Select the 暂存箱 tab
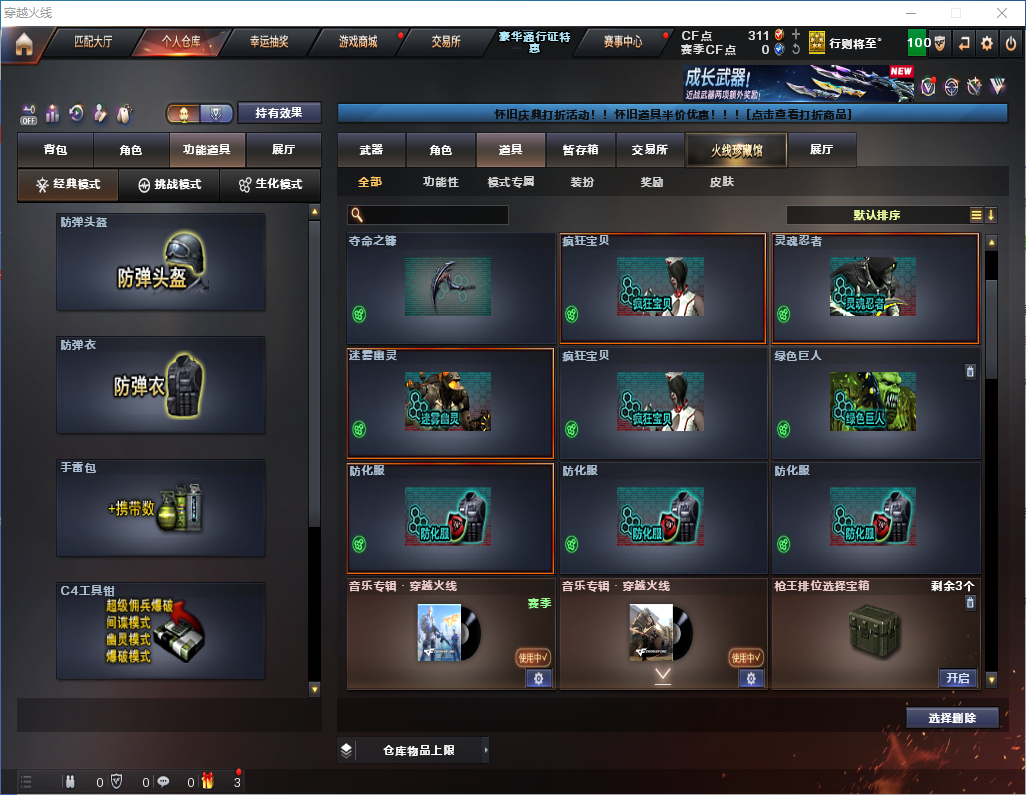 point(580,150)
